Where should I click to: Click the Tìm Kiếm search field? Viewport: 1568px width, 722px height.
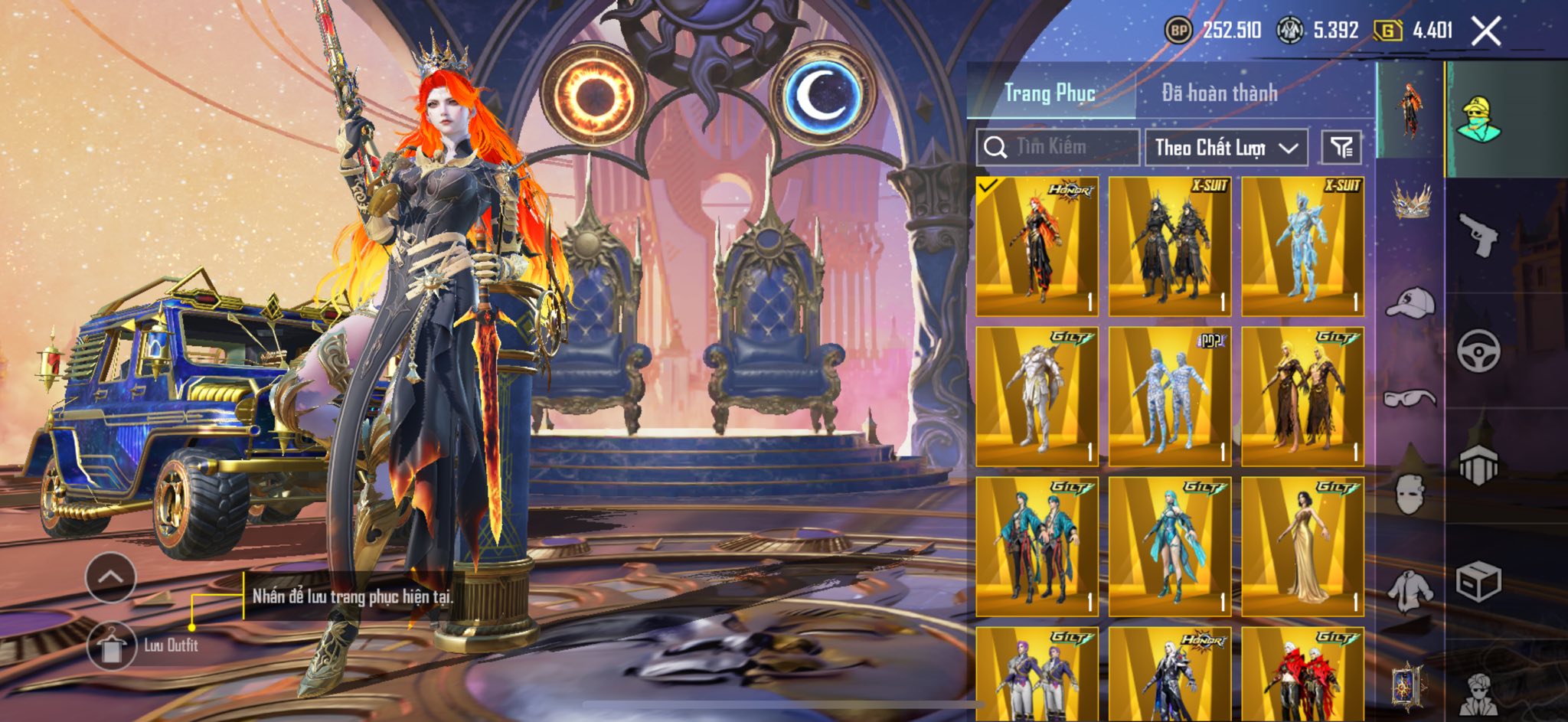1058,147
